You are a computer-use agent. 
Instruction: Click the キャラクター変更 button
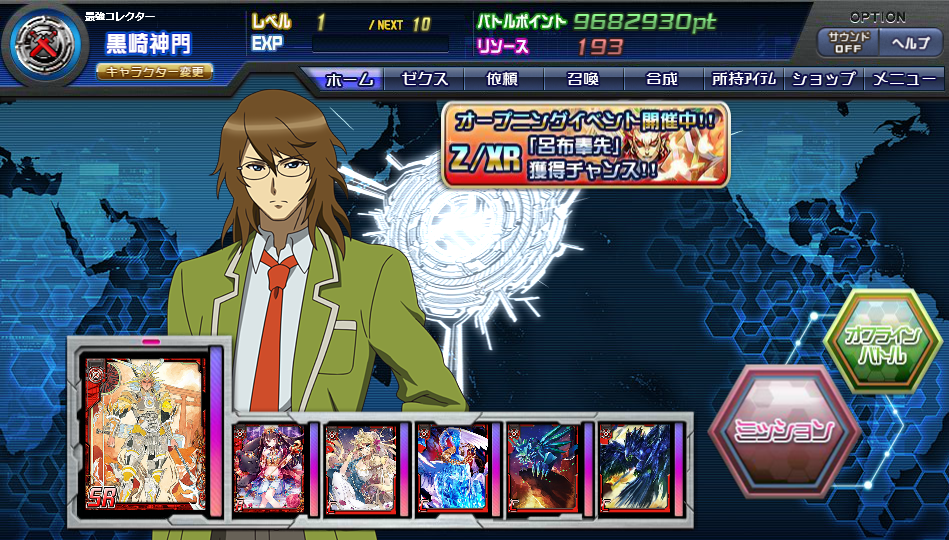pyautogui.click(x=154, y=72)
